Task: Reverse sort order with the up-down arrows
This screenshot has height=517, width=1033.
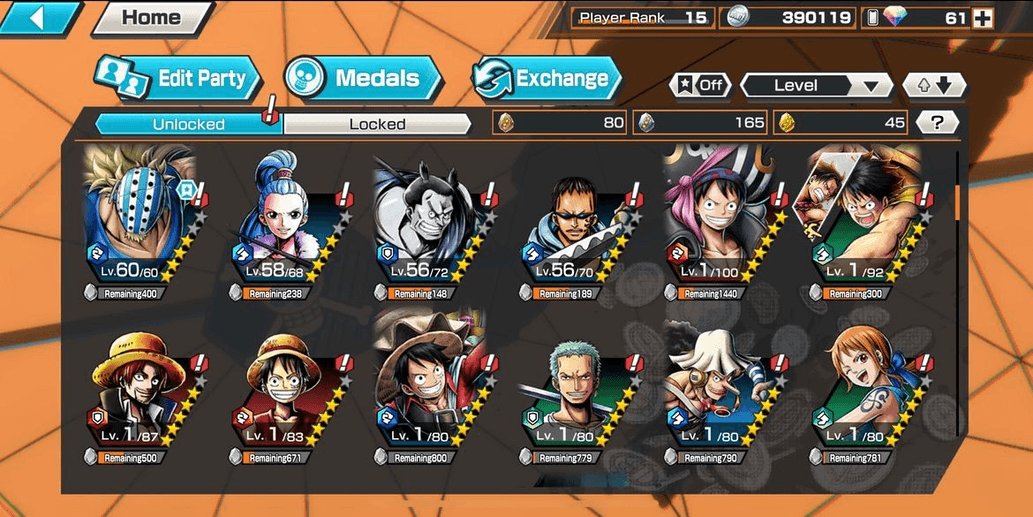Action: tap(934, 86)
